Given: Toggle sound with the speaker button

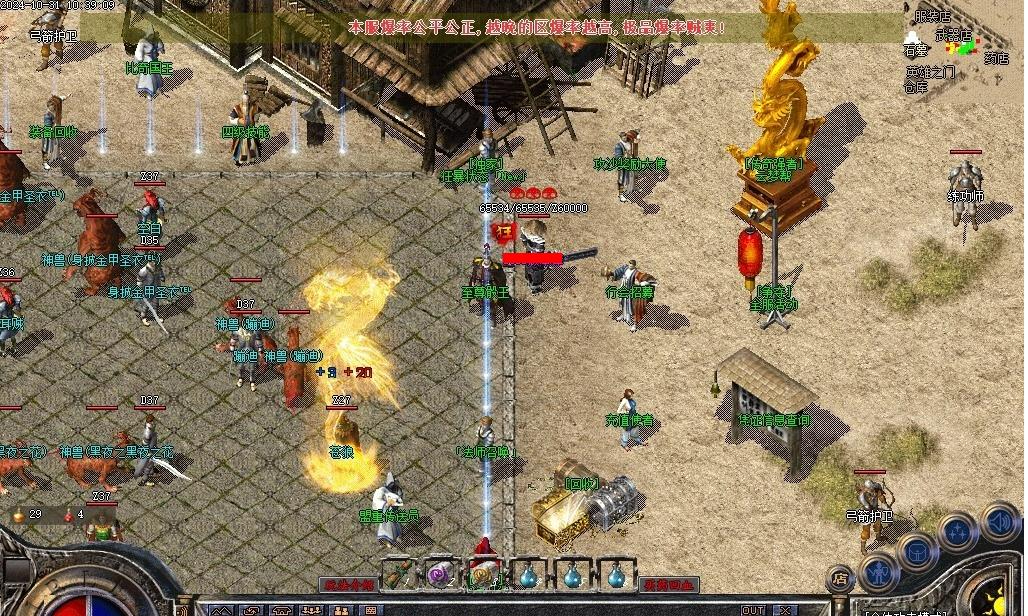Looking at the screenshot, I should (x=998, y=520).
